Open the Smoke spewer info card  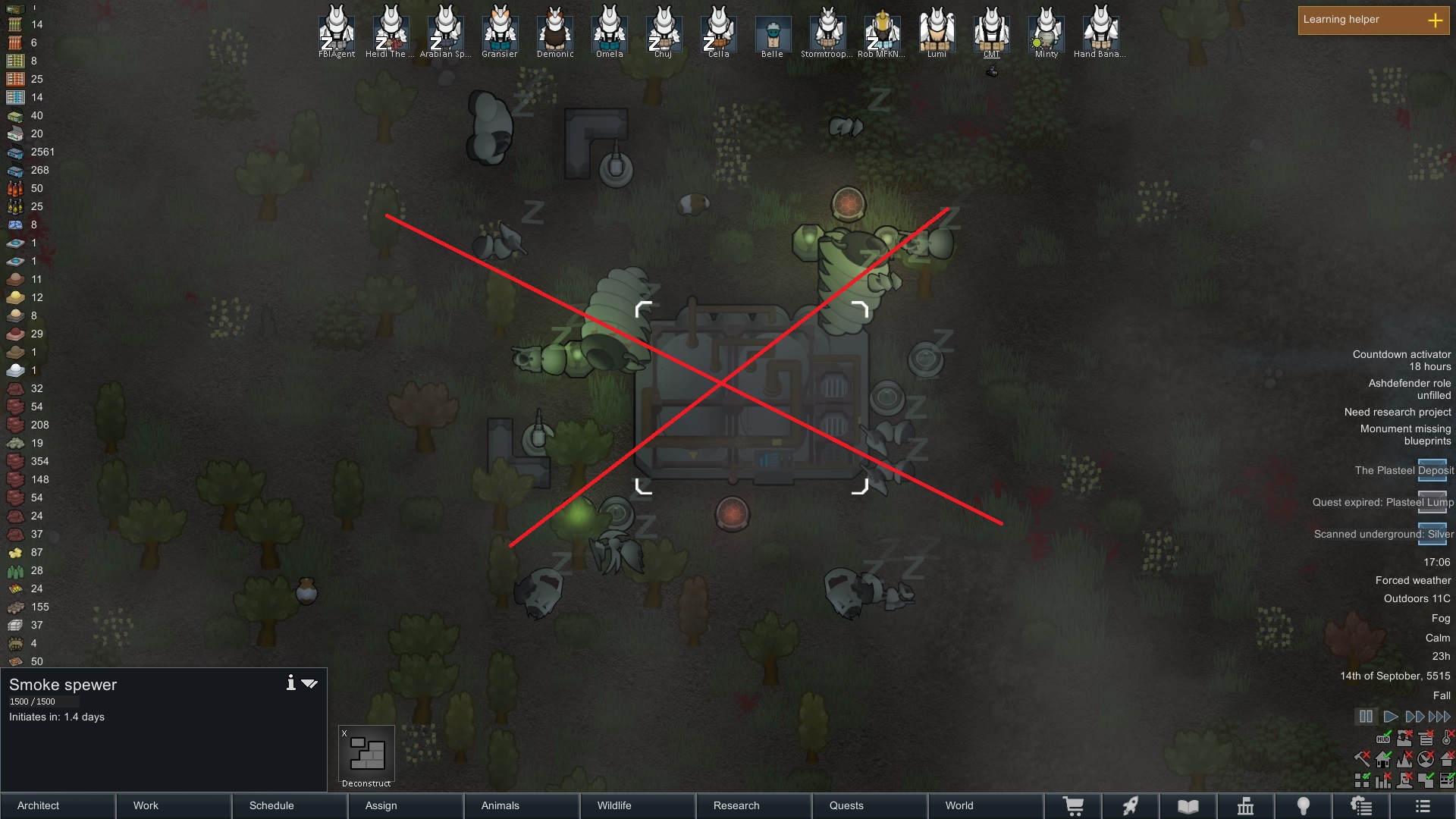tap(290, 683)
